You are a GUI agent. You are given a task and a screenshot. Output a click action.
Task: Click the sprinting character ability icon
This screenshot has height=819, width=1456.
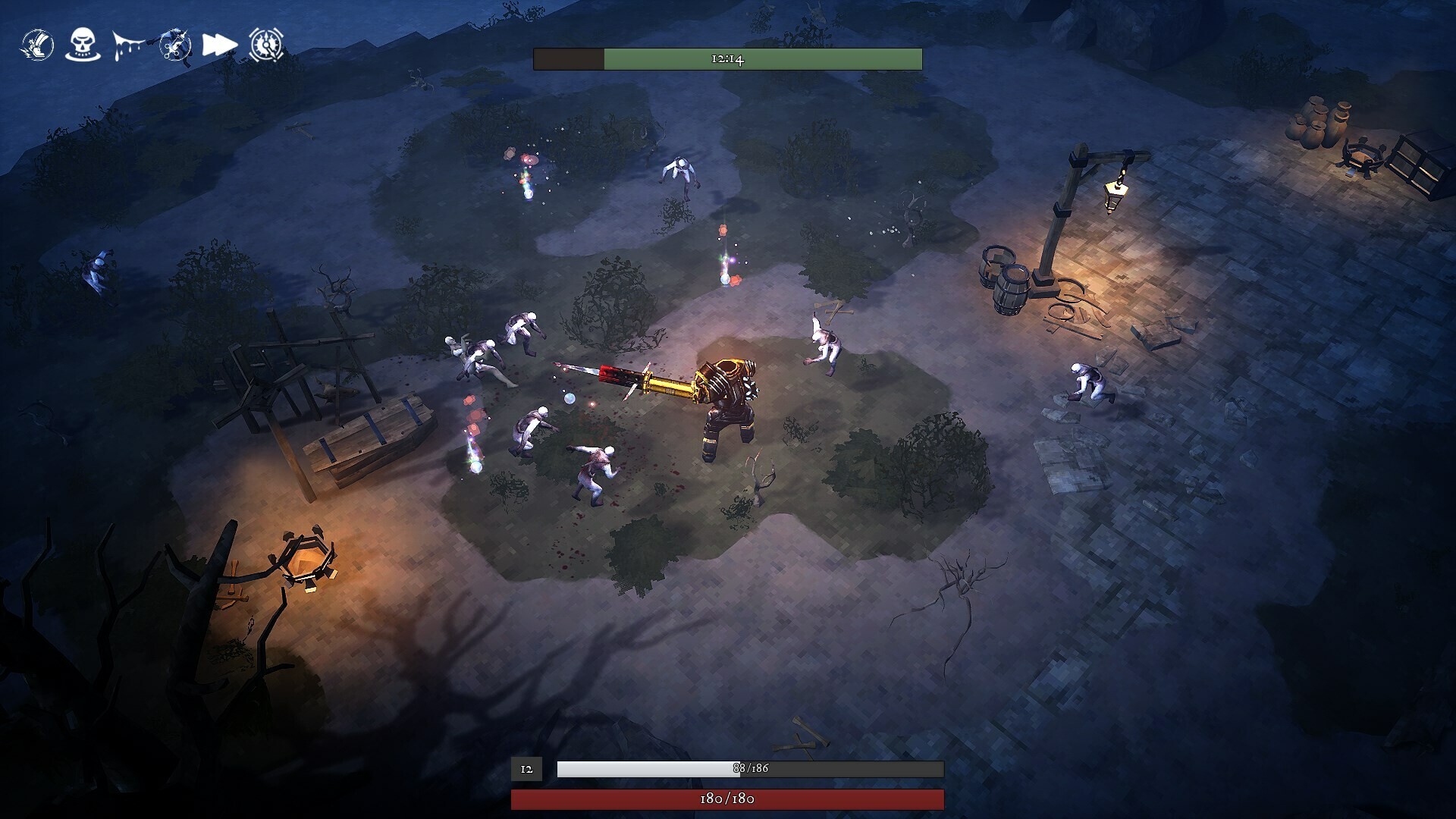click(x=175, y=45)
